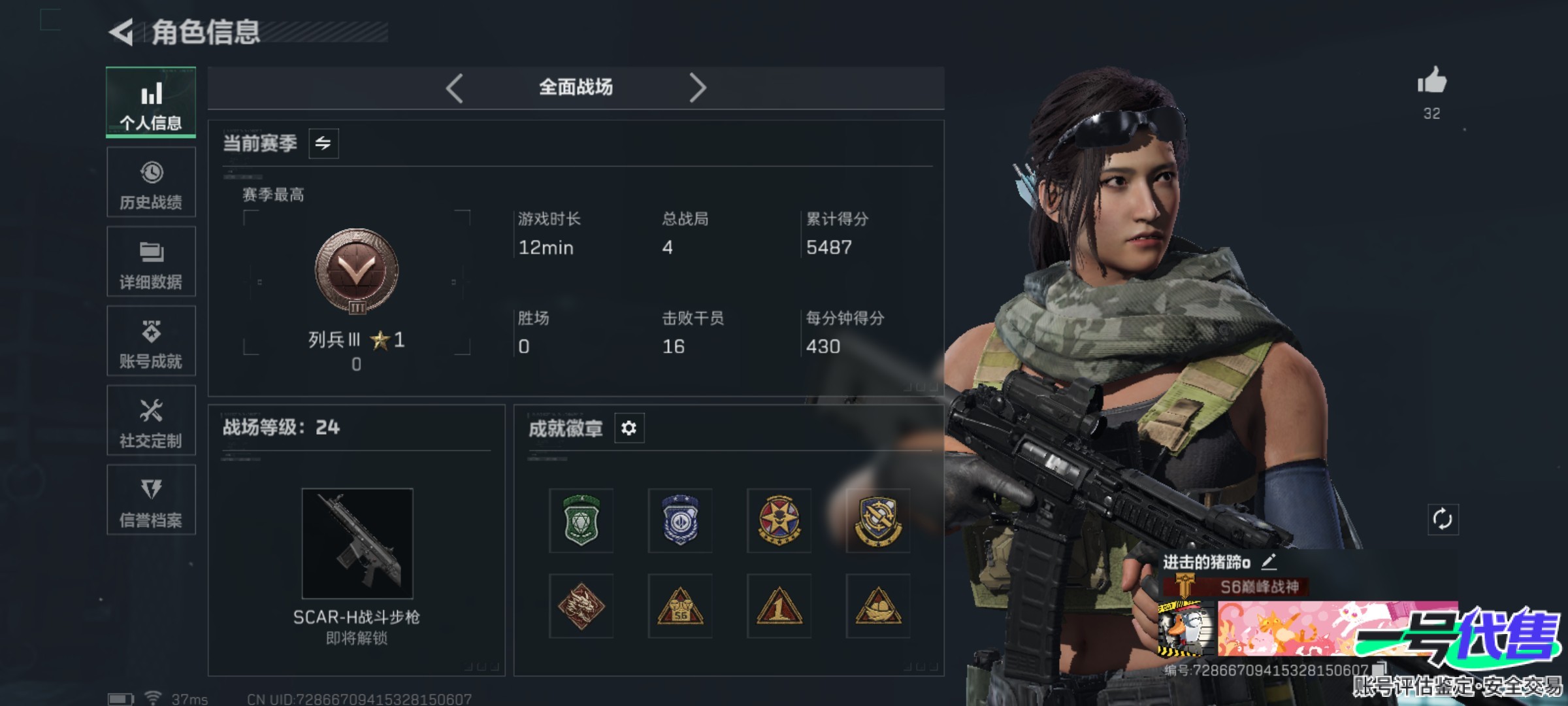Click the 列兵III season rank emblem
The width and height of the screenshot is (1568, 706).
coord(357,271)
